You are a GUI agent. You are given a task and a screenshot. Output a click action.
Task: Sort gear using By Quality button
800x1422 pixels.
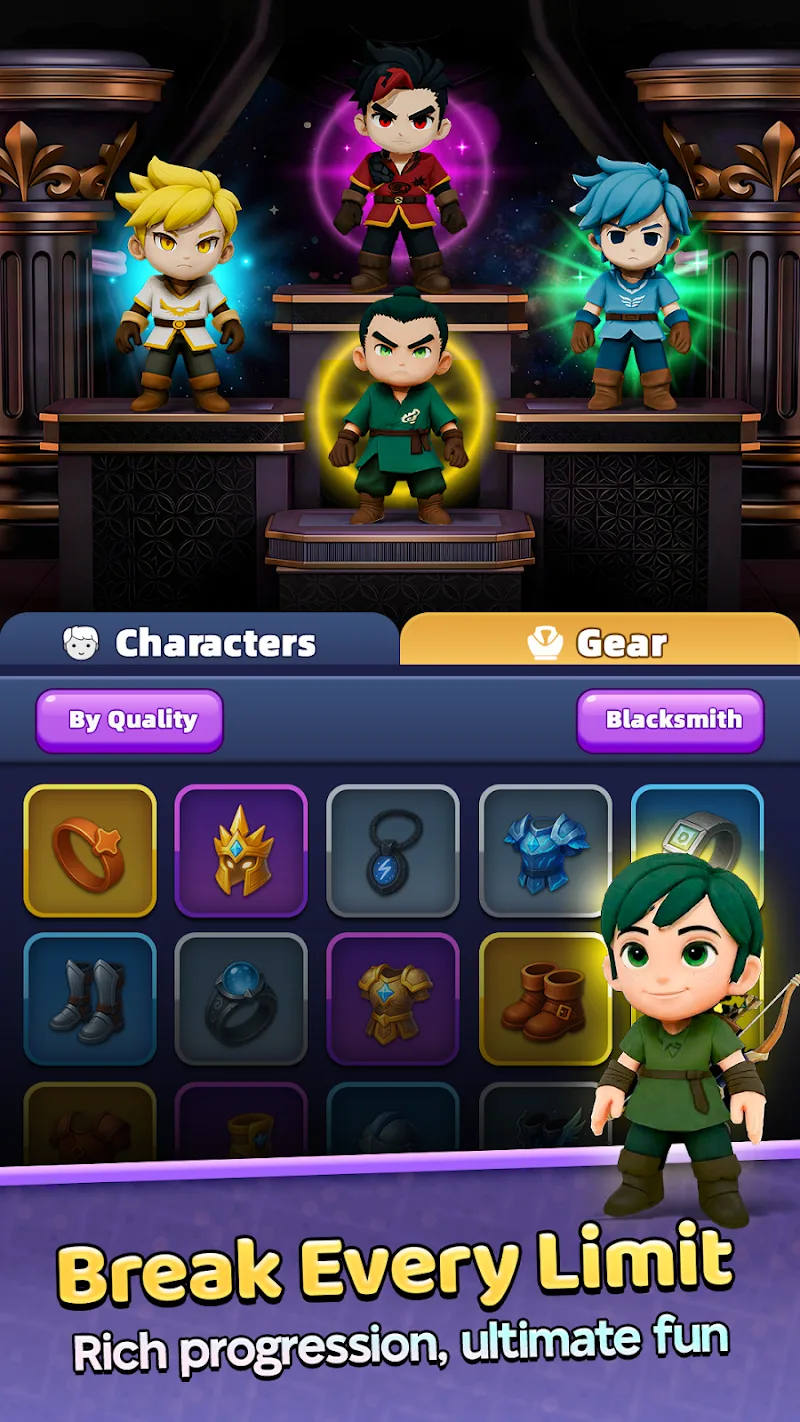[x=130, y=720]
